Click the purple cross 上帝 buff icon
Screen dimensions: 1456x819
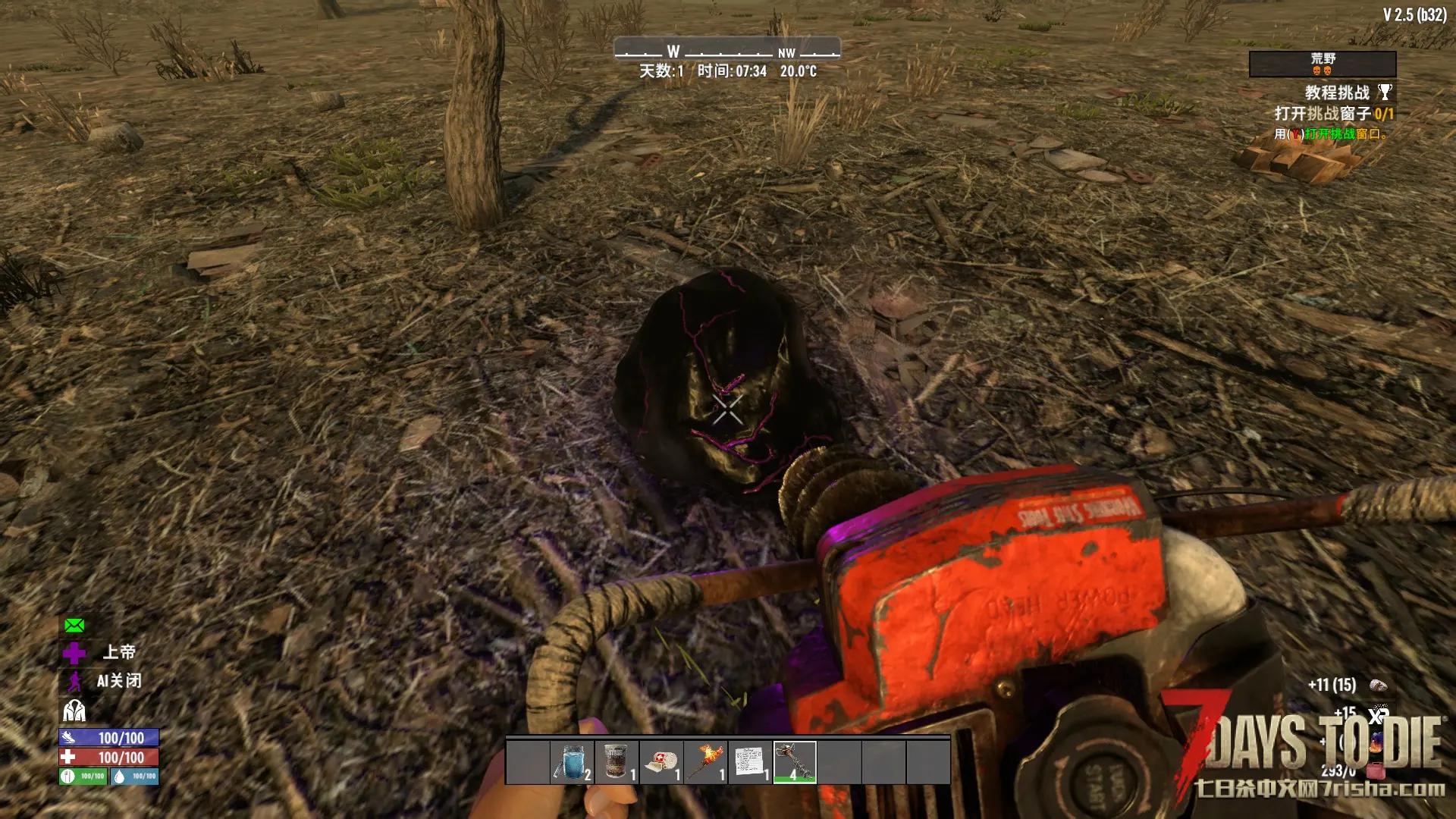coord(74,653)
